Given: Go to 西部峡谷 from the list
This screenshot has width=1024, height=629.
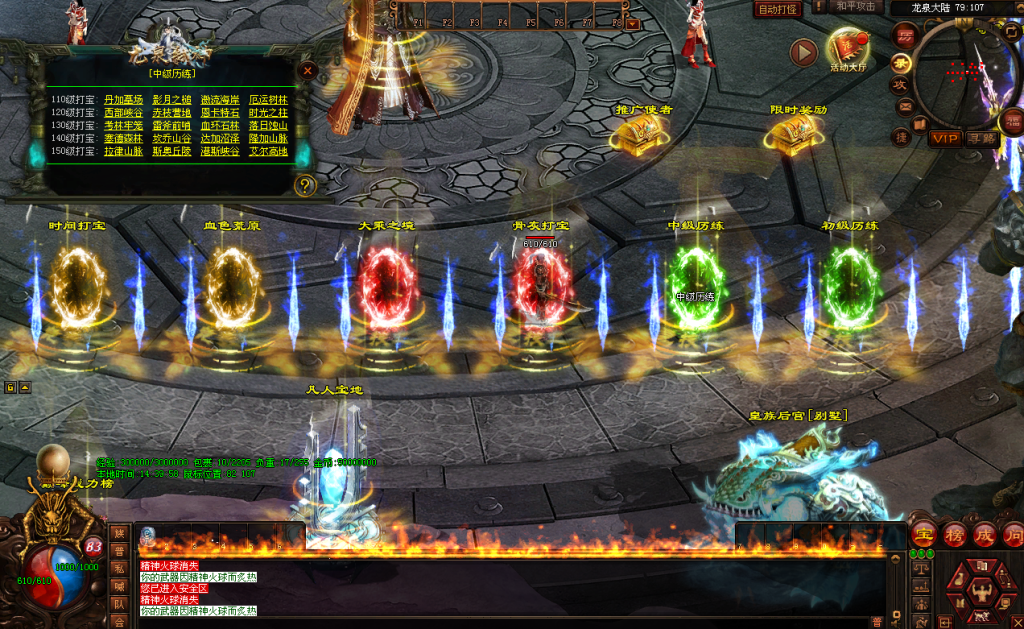Looking at the screenshot, I should (123, 113).
